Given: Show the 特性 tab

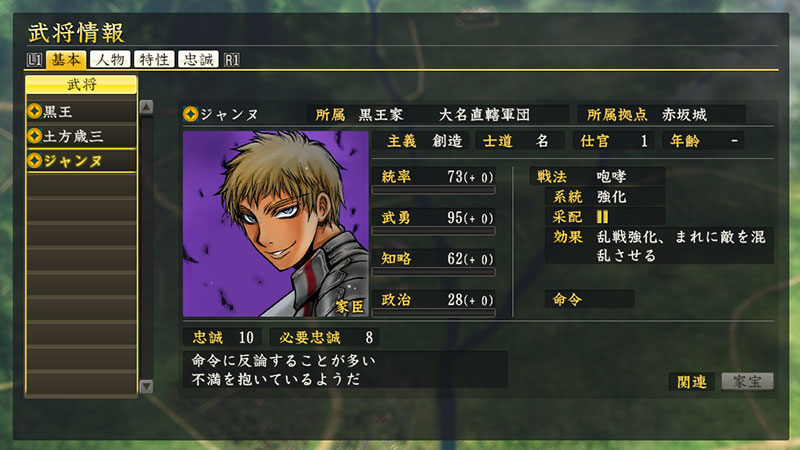Looking at the screenshot, I should pos(154,60).
